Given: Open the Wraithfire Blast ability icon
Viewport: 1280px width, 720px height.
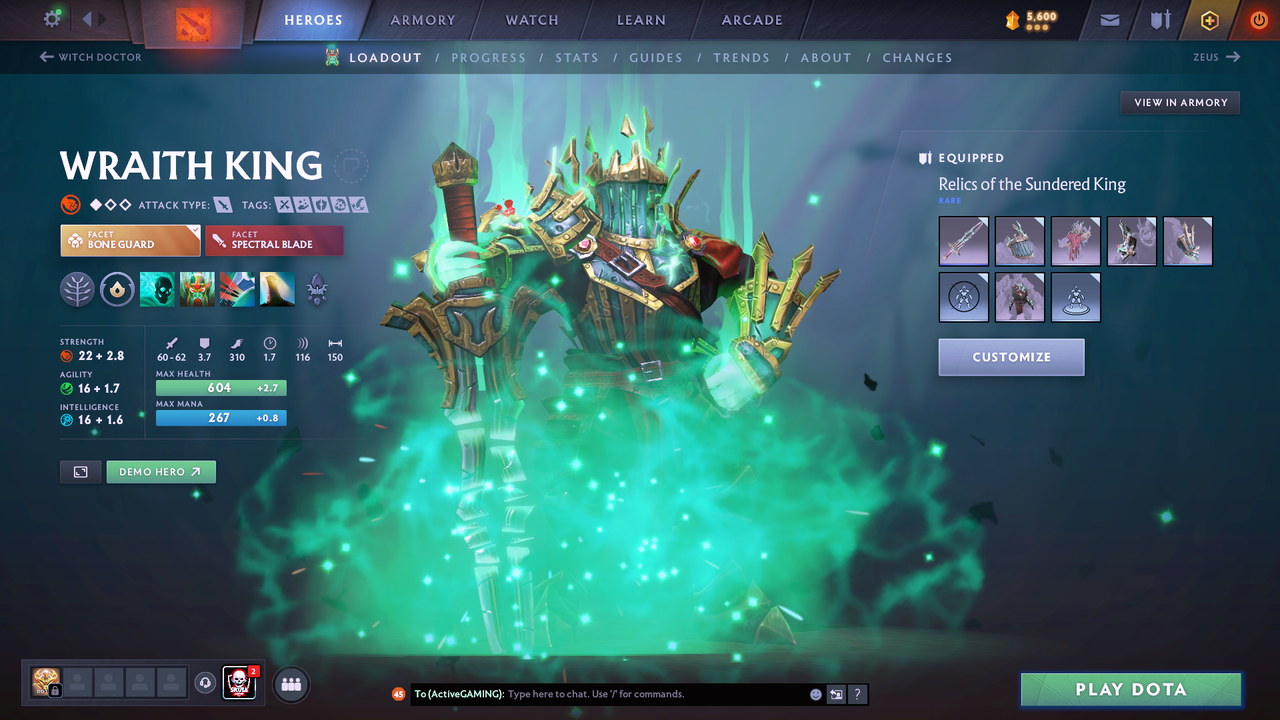Looking at the screenshot, I should tap(159, 289).
